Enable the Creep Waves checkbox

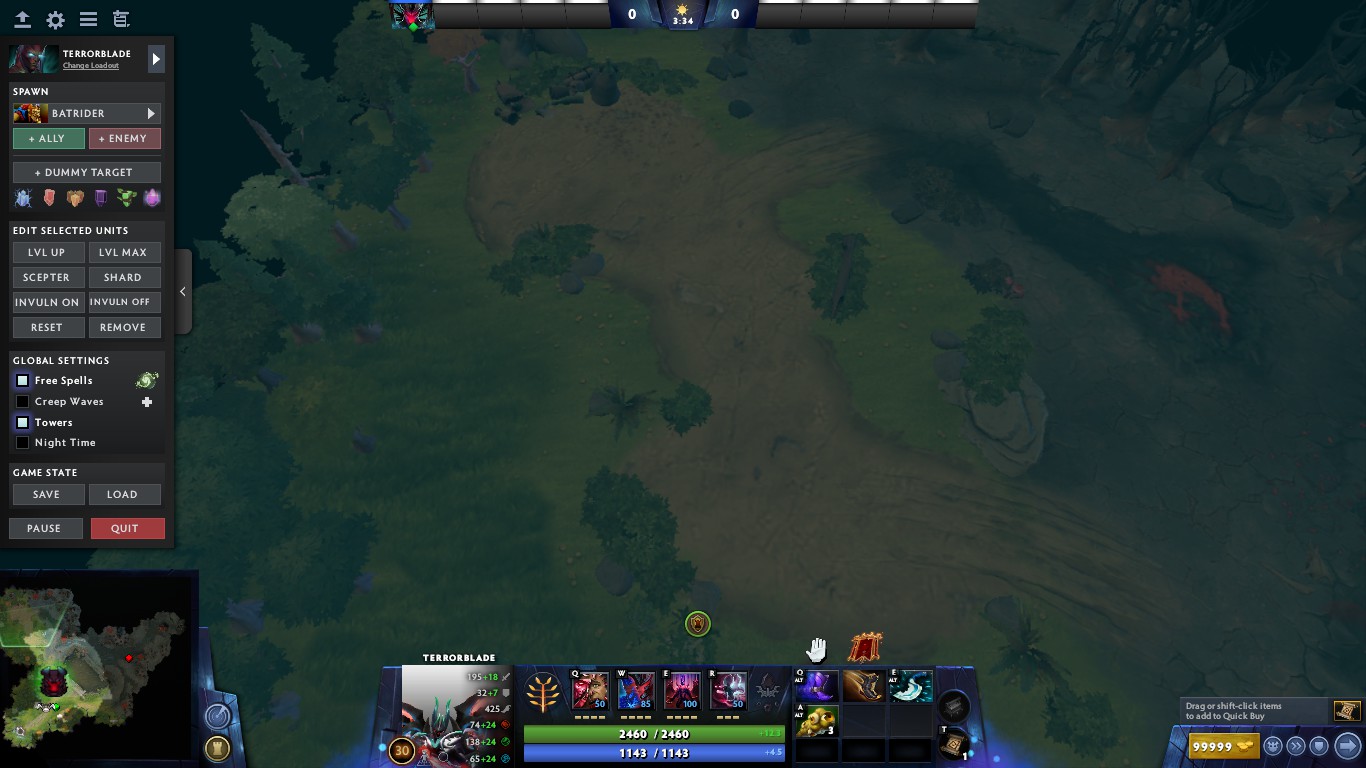click(22, 401)
